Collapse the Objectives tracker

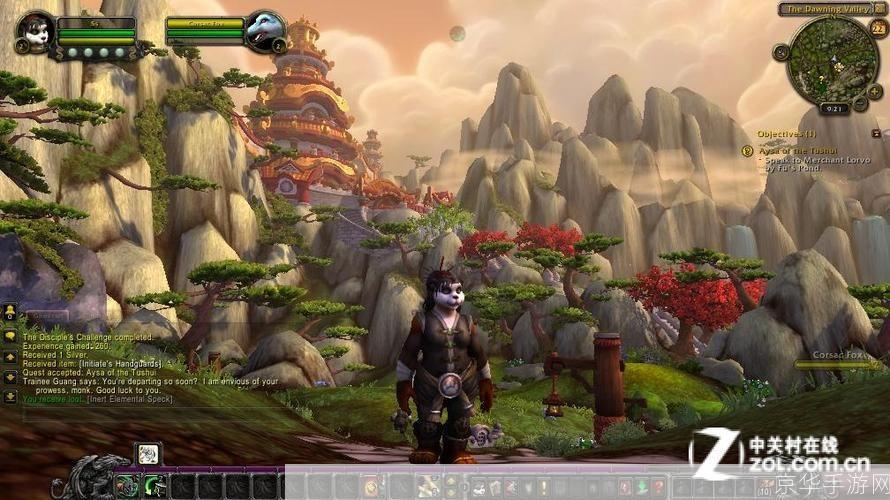click(x=876, y=133)
